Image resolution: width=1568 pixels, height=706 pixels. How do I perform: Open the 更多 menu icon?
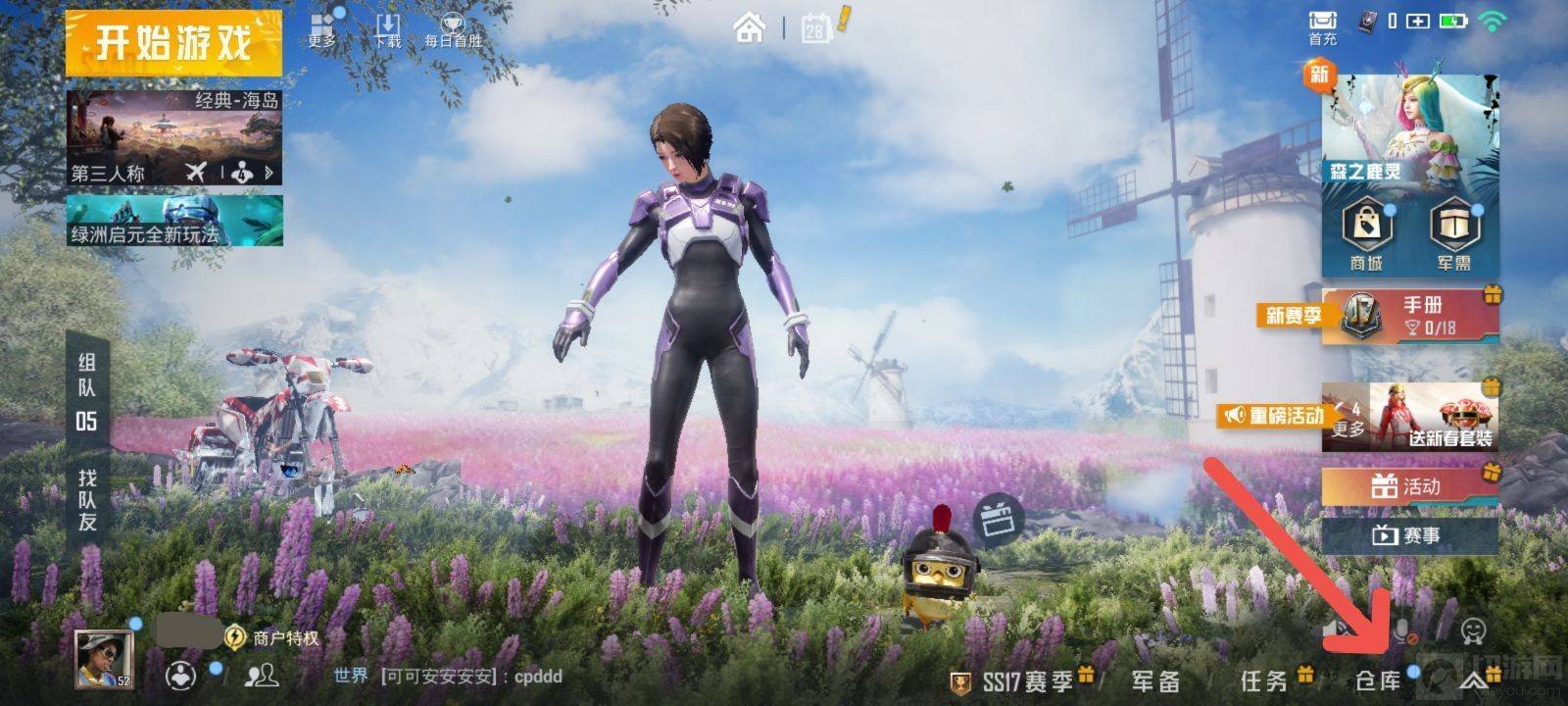(322, 29)
